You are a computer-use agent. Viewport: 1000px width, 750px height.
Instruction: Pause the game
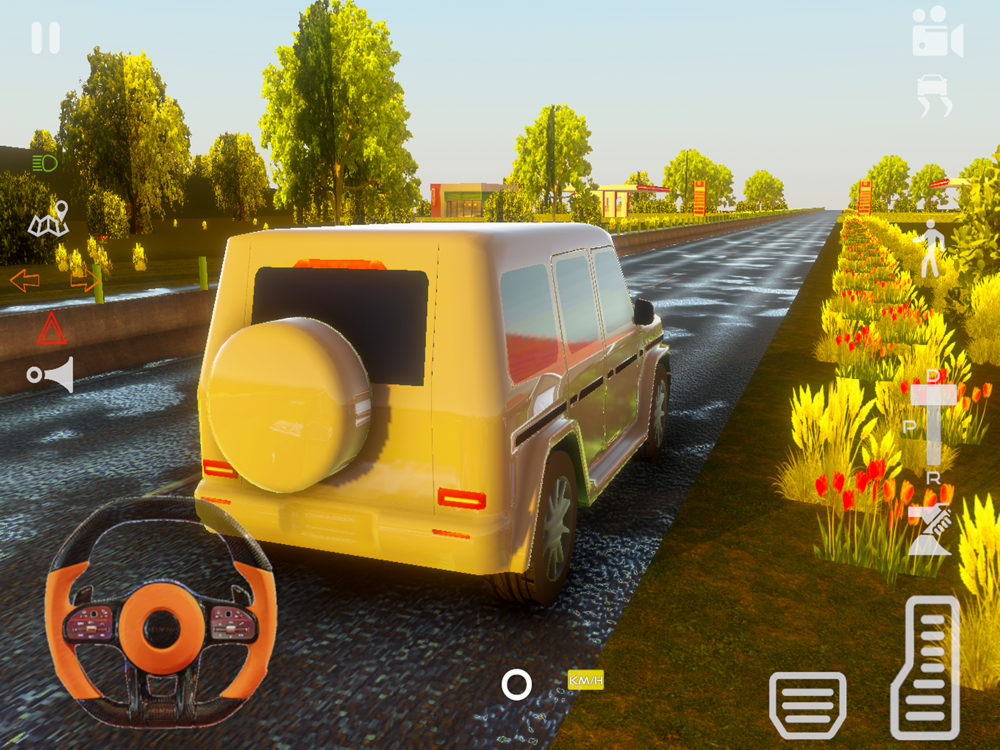coord(45,38)
